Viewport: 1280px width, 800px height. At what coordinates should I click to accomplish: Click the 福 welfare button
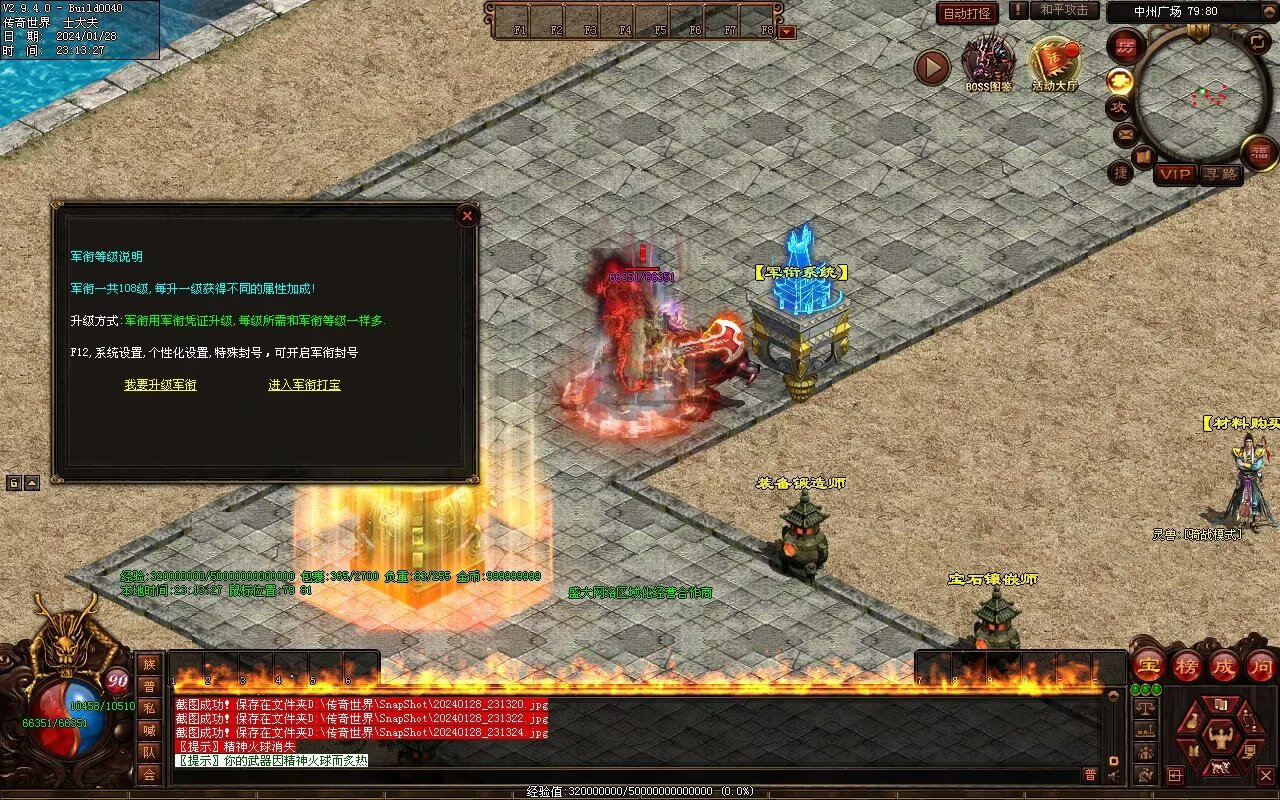(1259, 152)
